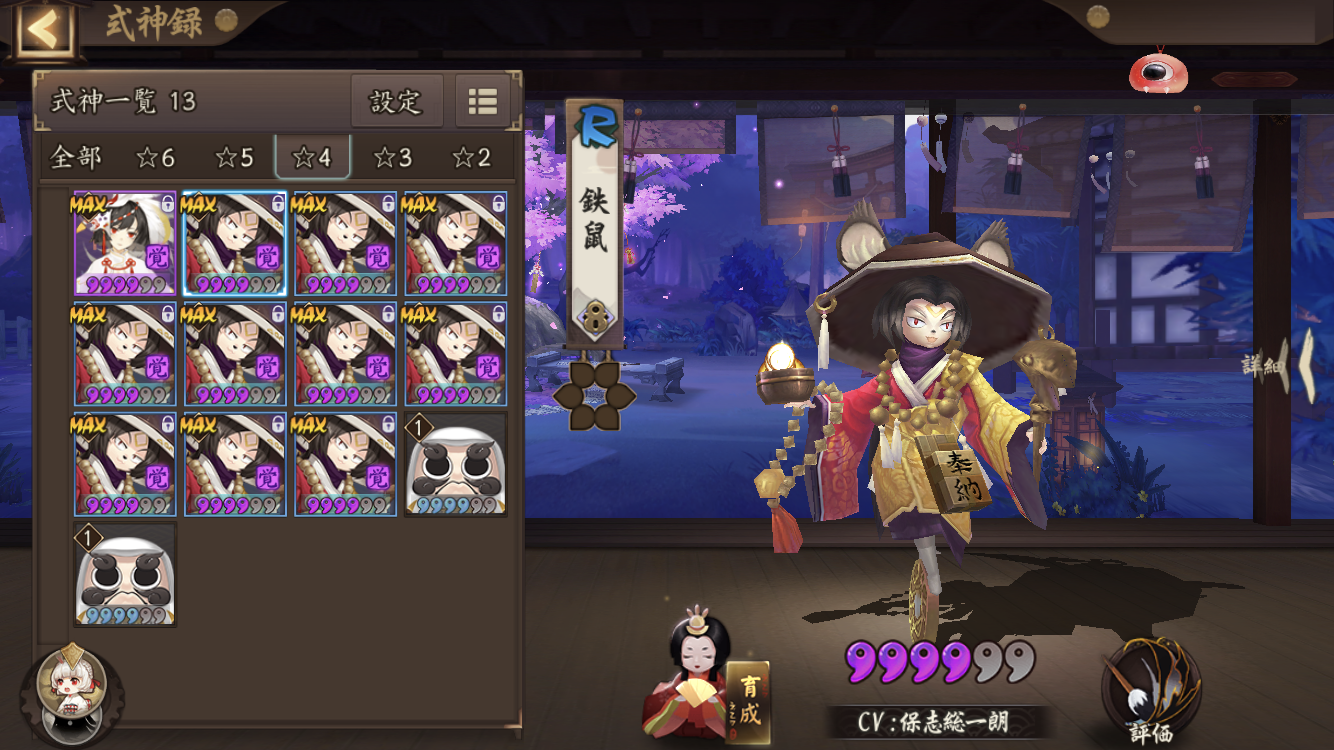
Task: Switch to the ☆6 tab
Action: pyautogui.click(x=155, y=157)
